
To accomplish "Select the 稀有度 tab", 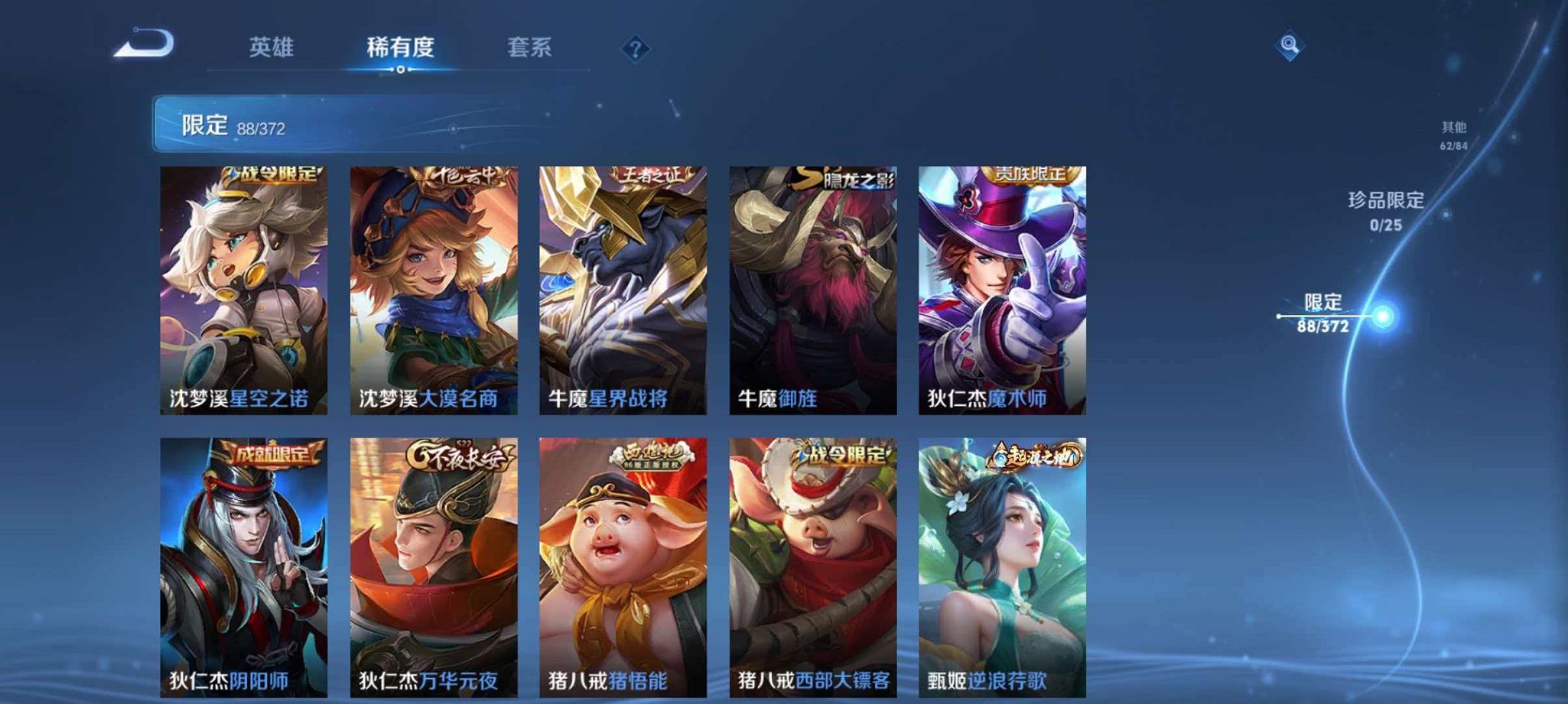I will (x=401, y=46).
